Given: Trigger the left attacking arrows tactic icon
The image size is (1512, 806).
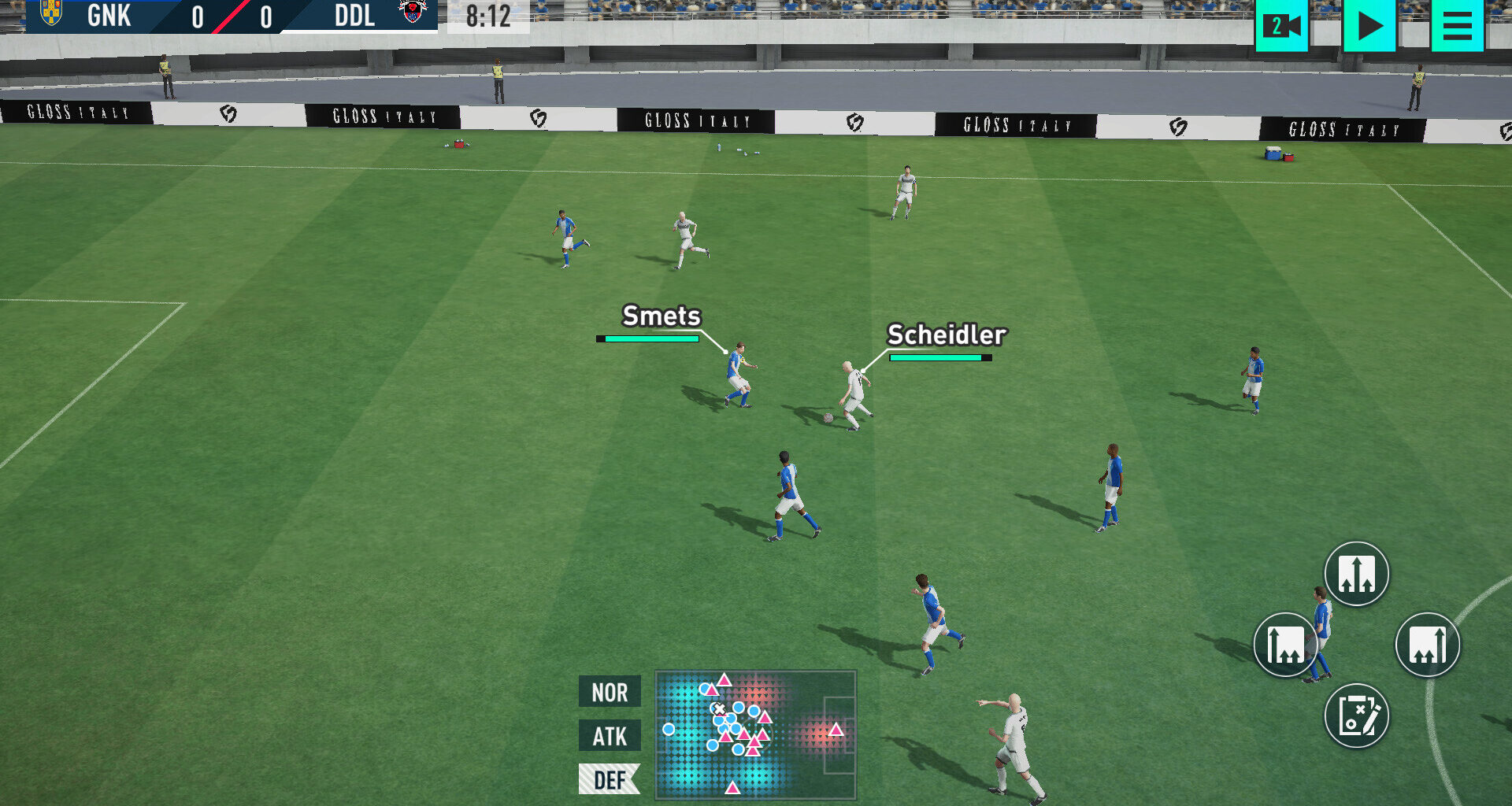Looking at the screenshot, I should pyautogui.click(x=1285, y=643).
